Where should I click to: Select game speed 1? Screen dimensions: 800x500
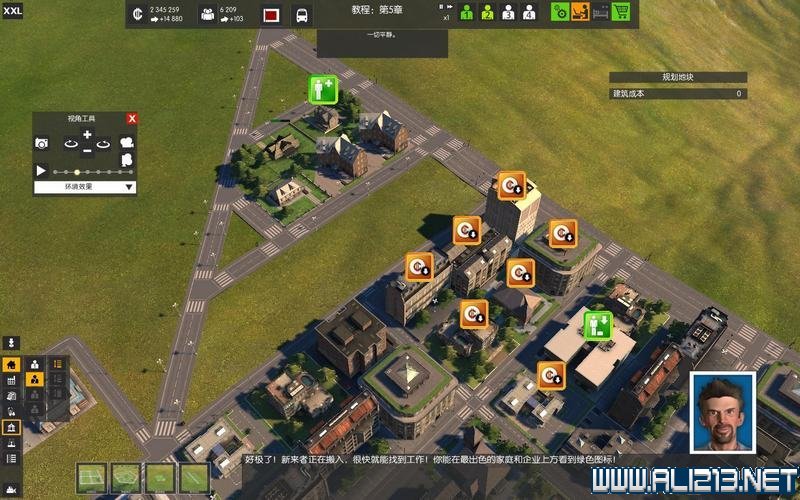466,13
